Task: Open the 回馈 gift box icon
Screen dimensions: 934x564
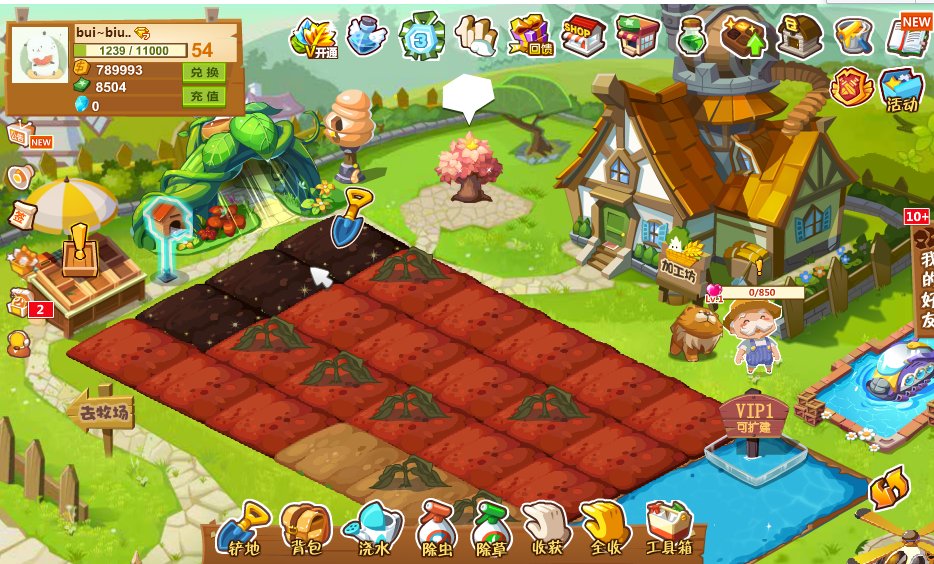Action: tap(530, 36)
